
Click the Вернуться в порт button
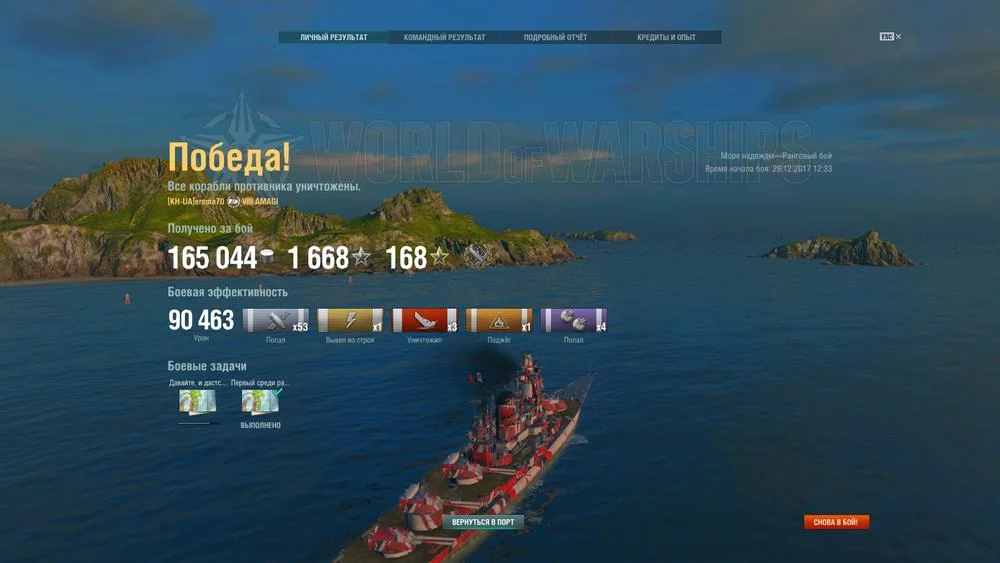(483, 522)
